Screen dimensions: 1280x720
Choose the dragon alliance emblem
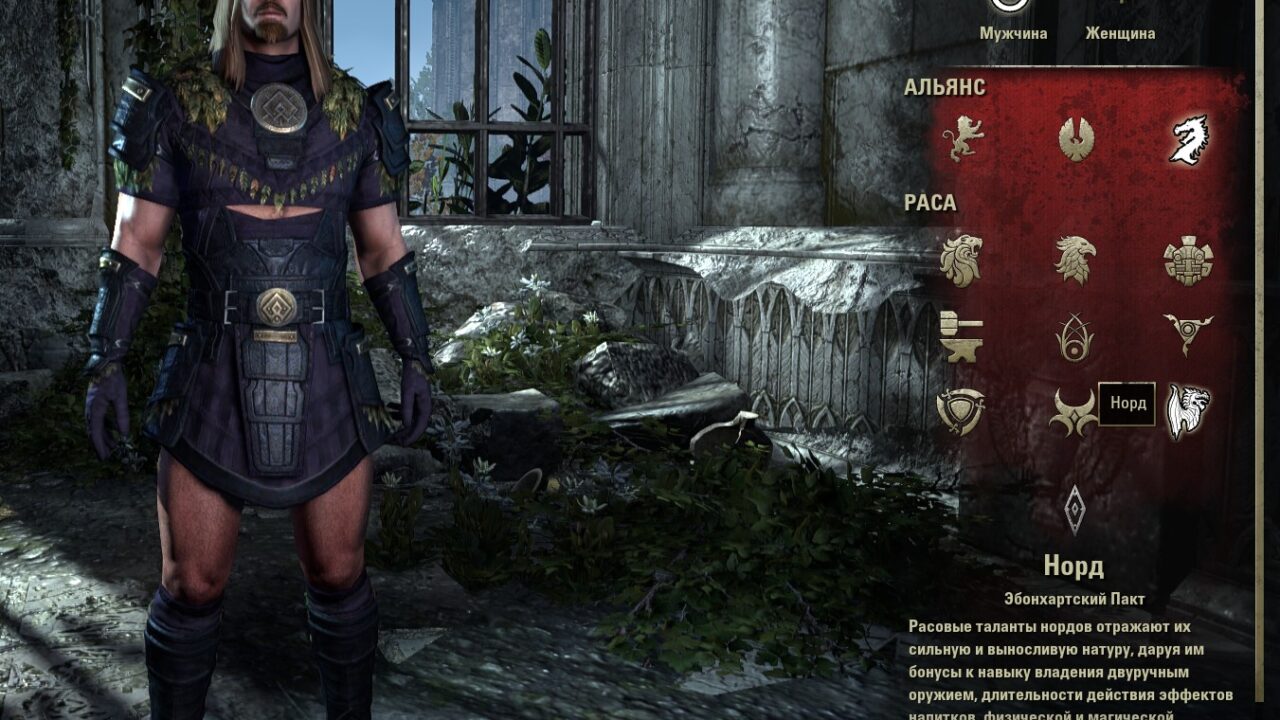click(x=1189, y=139)
